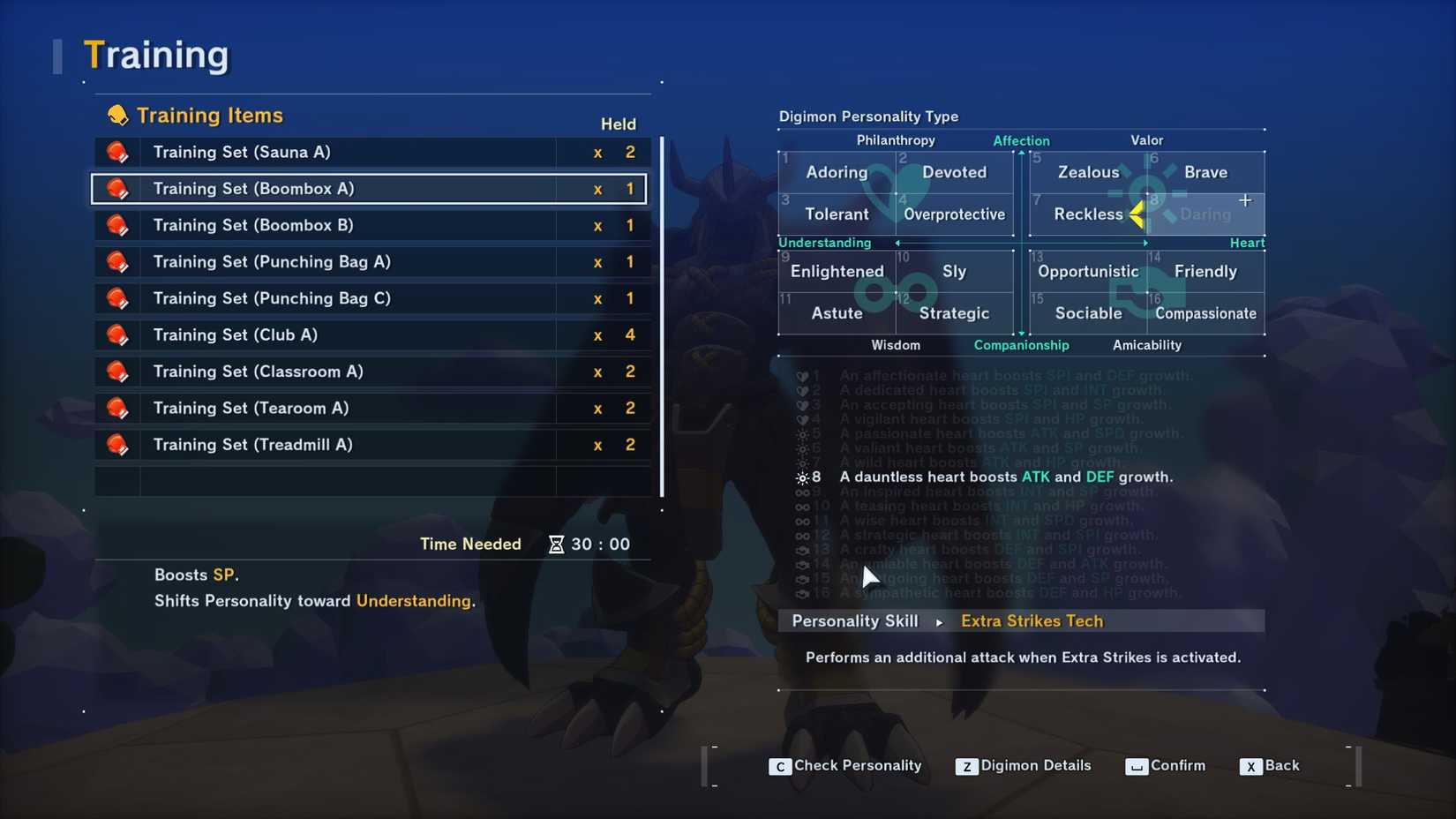Select the Training Set (Boombox A) list entry
The width and height of the screenshot is (1456, 819).
(x=368, y=188)
